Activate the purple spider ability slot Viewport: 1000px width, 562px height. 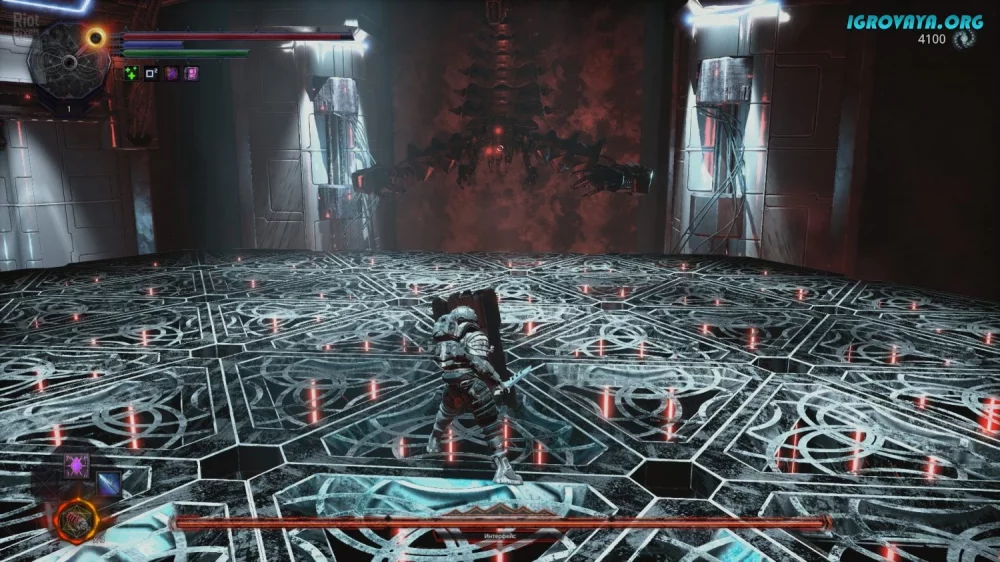tap(77, 465)
